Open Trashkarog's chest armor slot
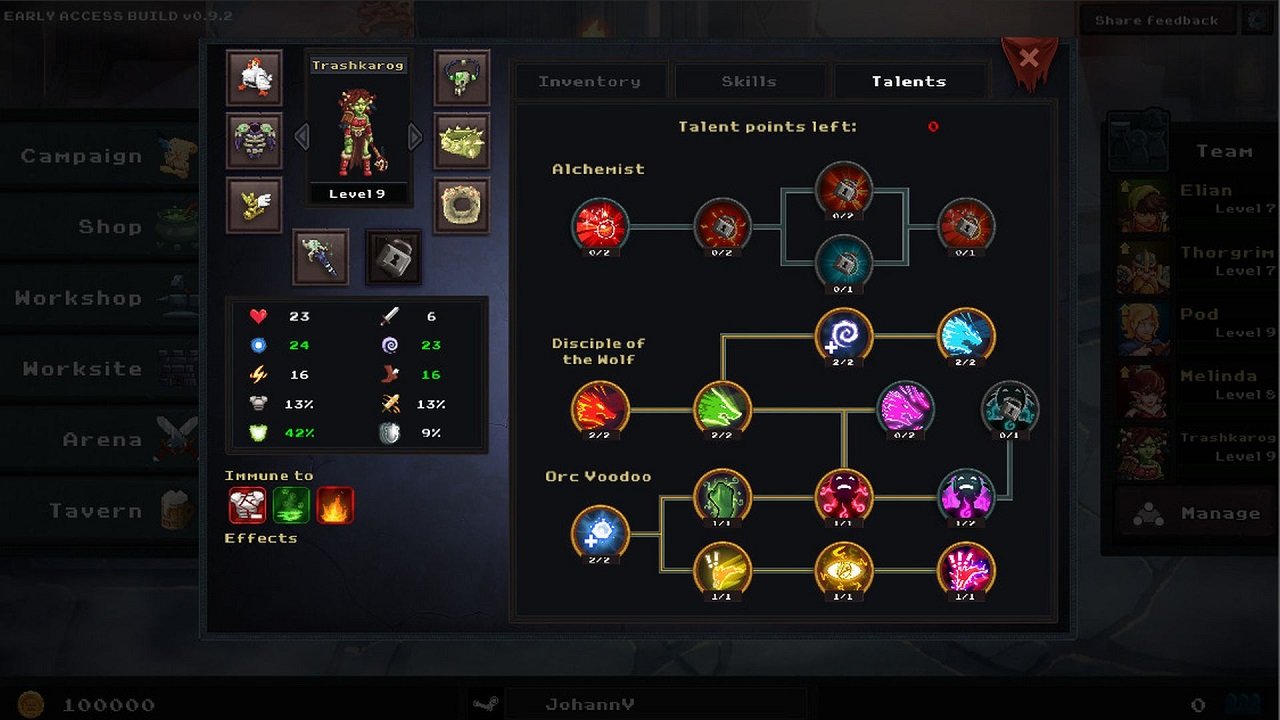This screenshot has width=1280, height=720. (x=254, y=141)
